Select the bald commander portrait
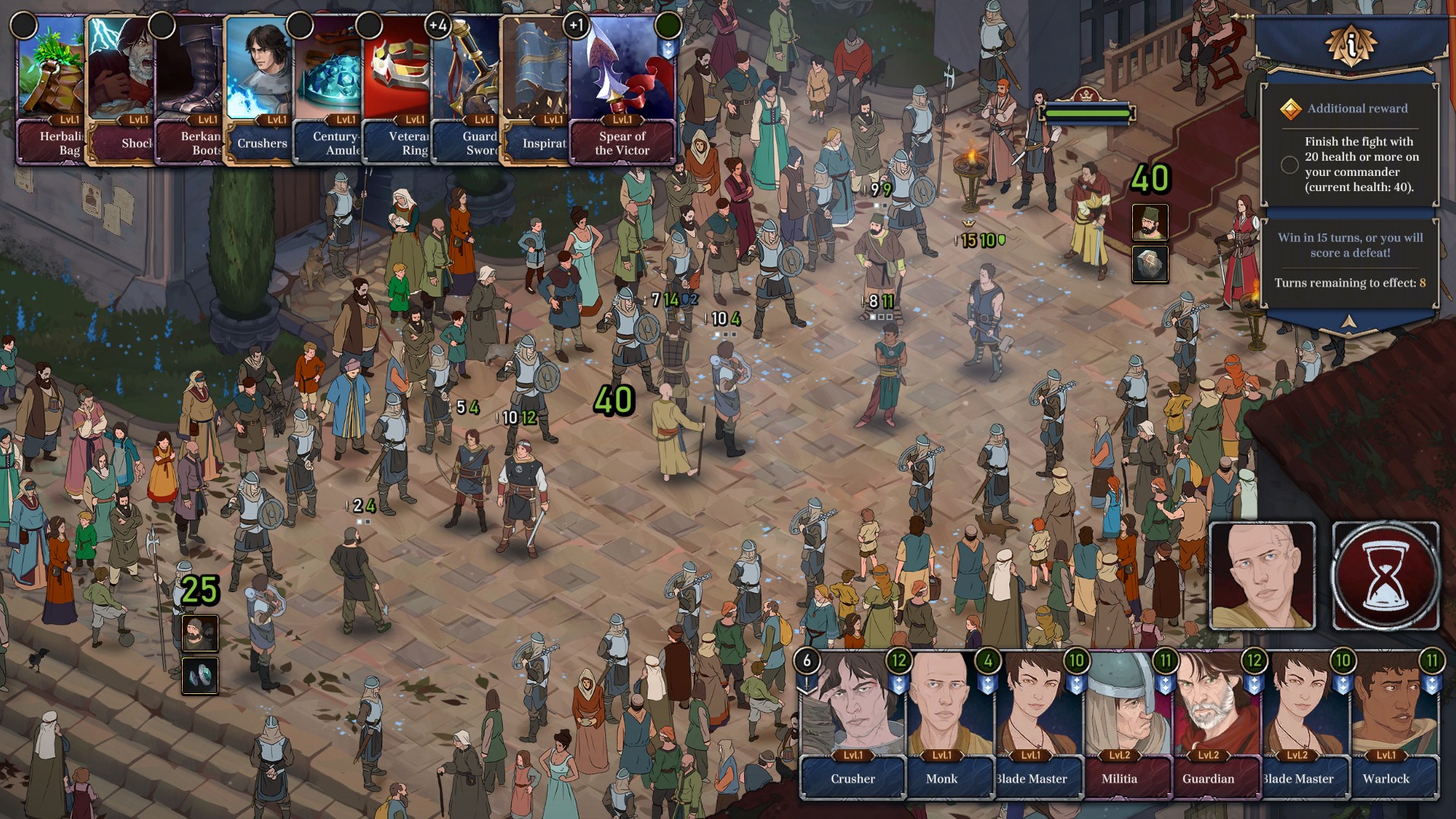 point(1262,576)
